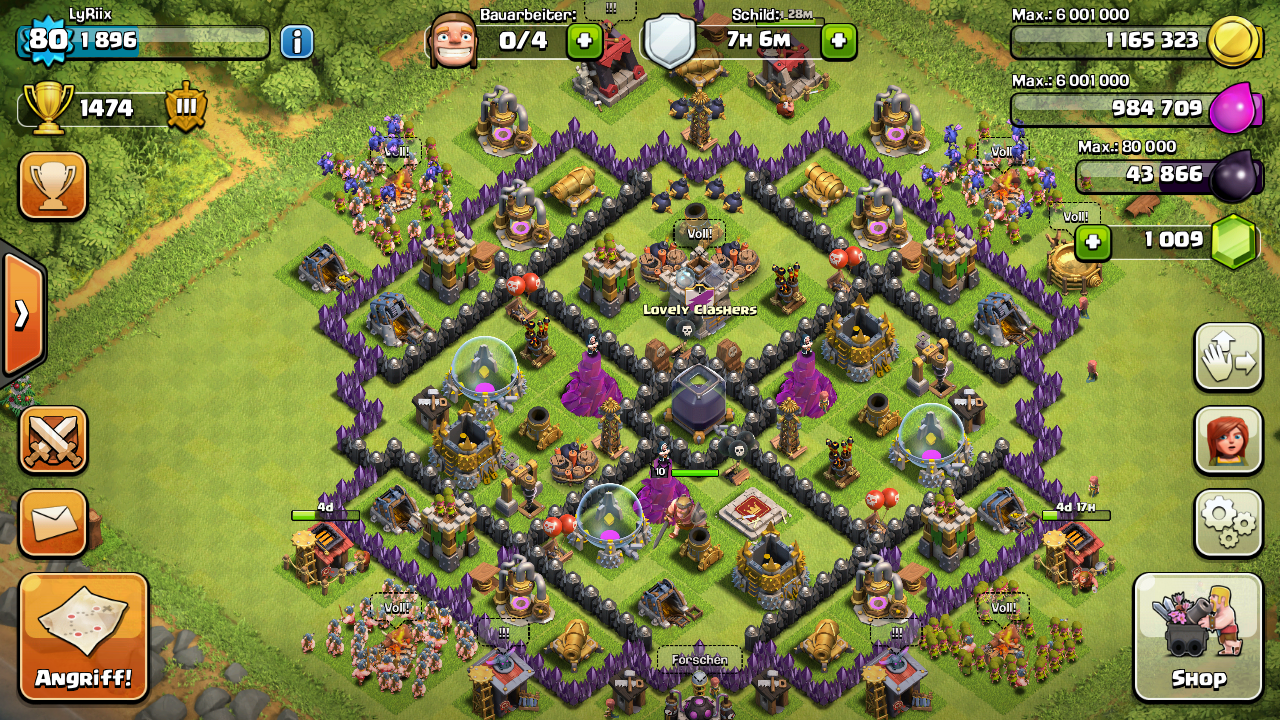Tap the level 80 experience star
Image resolution: width=1280 pixels, height=720 pixels.
(46, 40)
